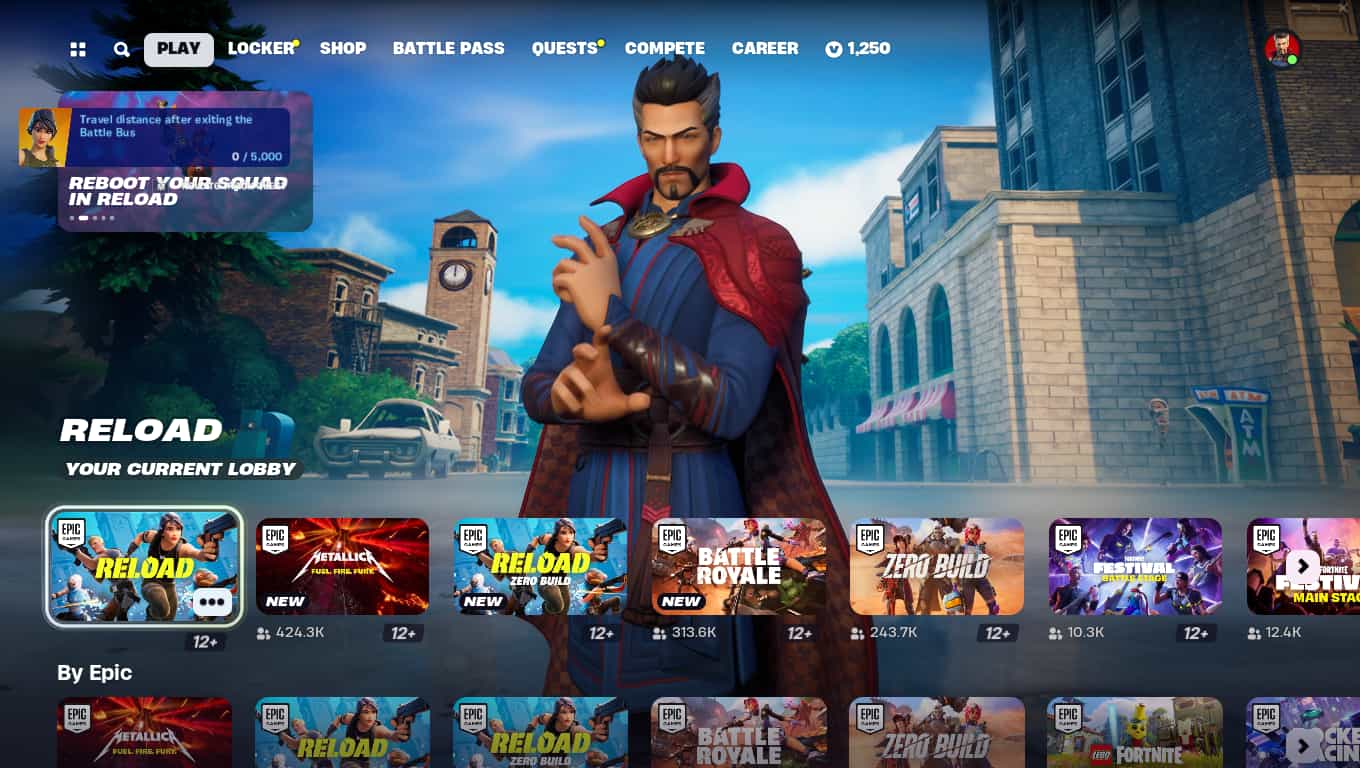
Task: Open the V-Bucks balance showing 1,250
Action: point(858,47)
